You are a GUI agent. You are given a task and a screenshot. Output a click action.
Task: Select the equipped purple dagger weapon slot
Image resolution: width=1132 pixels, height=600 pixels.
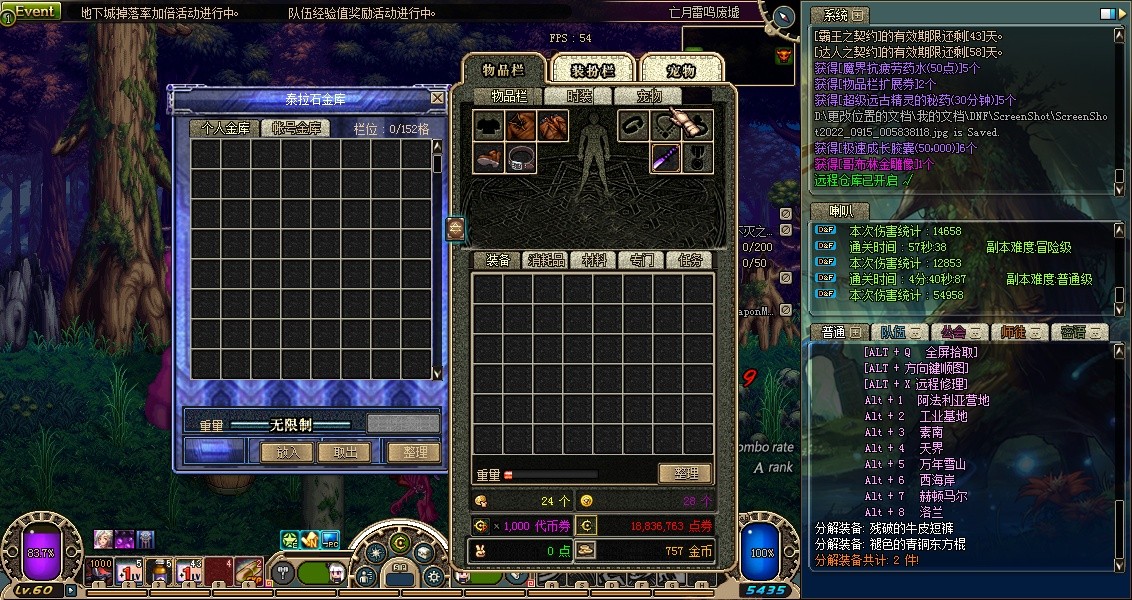click(665, 158)
